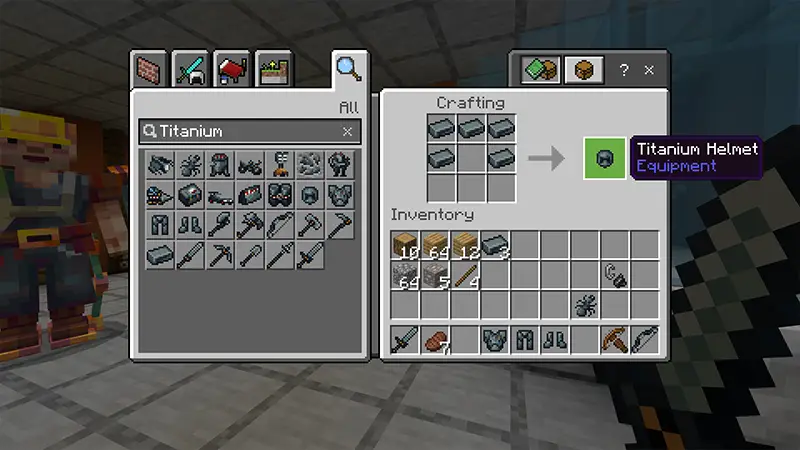The width and height of the screenshot is (800, 450).
Task: Select the pickaxe in the hotbar
Action: pyautogui.click(x=615, y=340)
